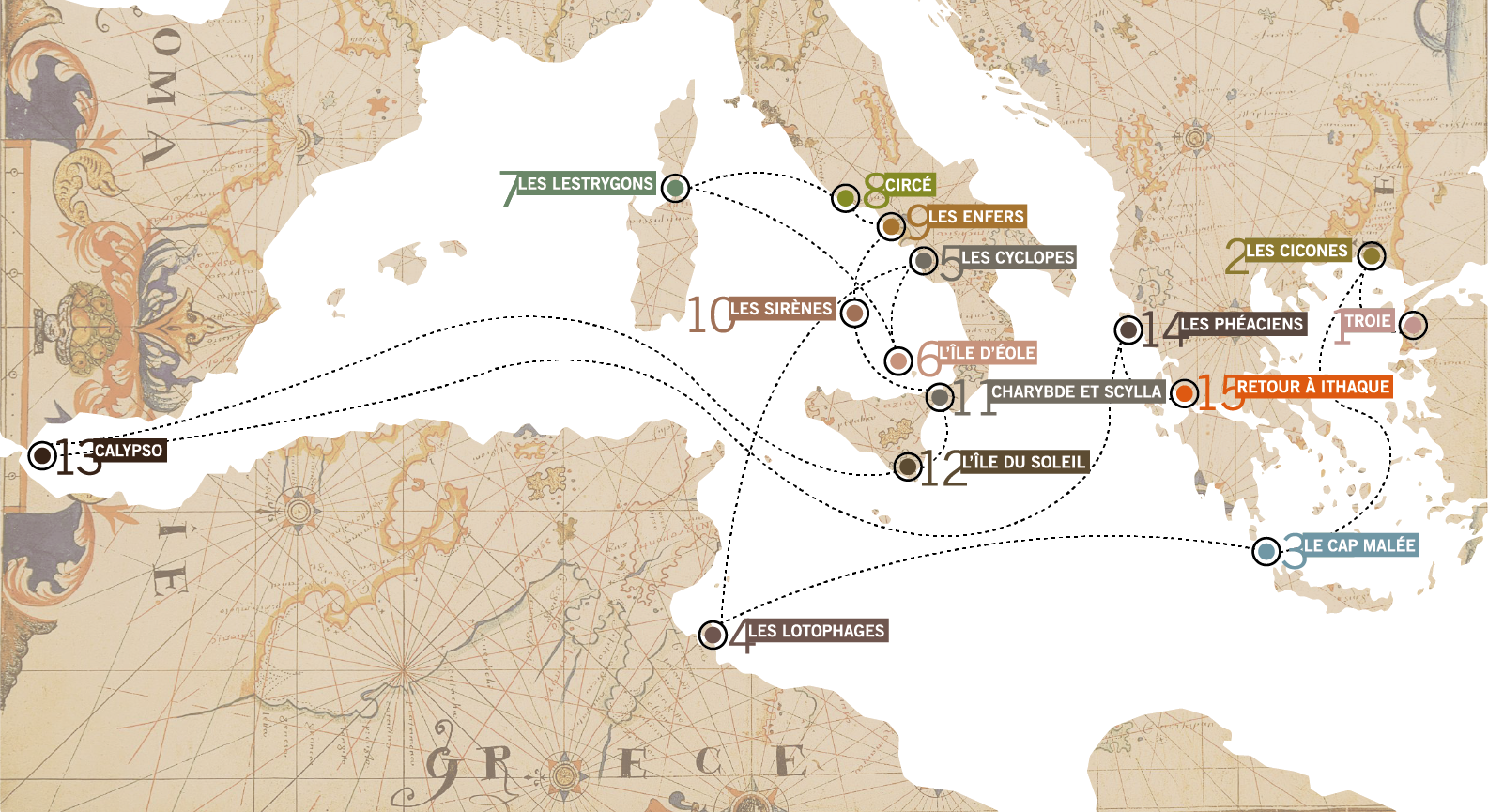
Task: Click the Les Lotophages label
Action: (815, 631)
